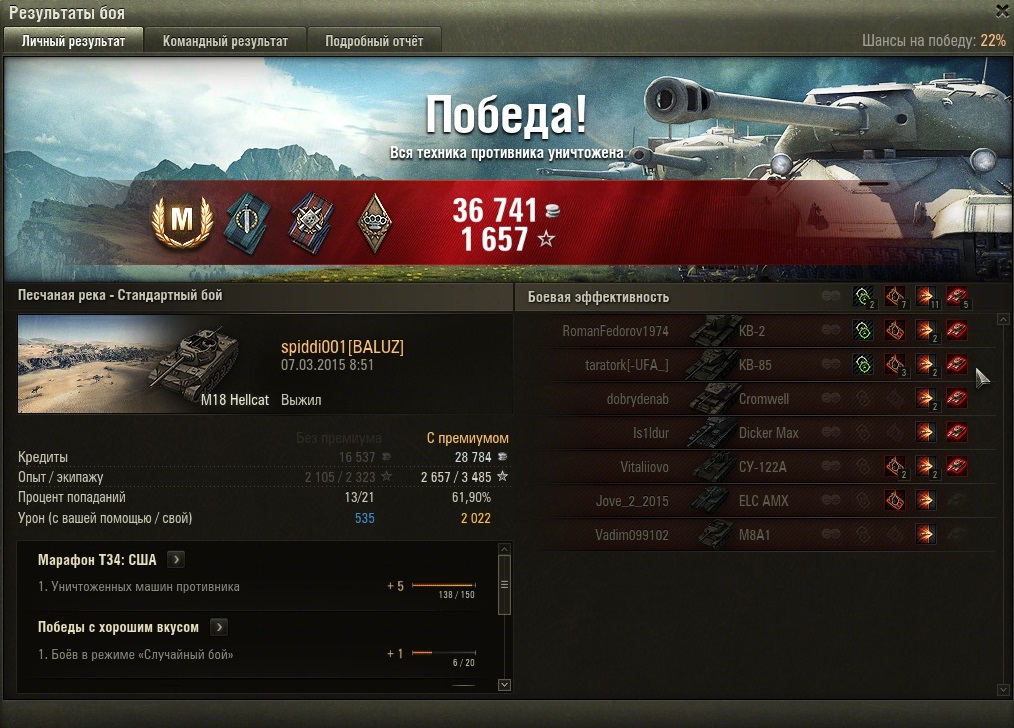Switch to the Командный результат tab

tap(225, 41)
